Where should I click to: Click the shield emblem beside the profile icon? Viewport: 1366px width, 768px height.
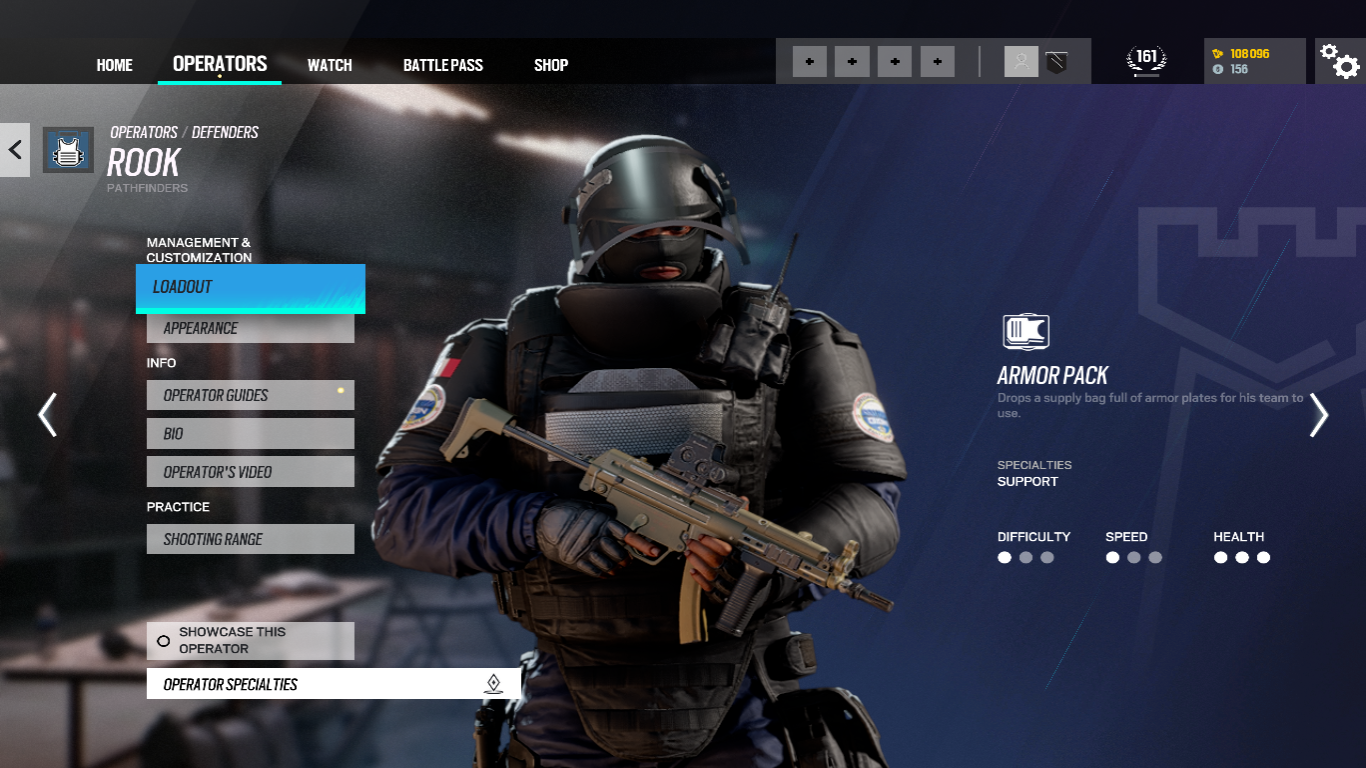[x=1057, y=60]
